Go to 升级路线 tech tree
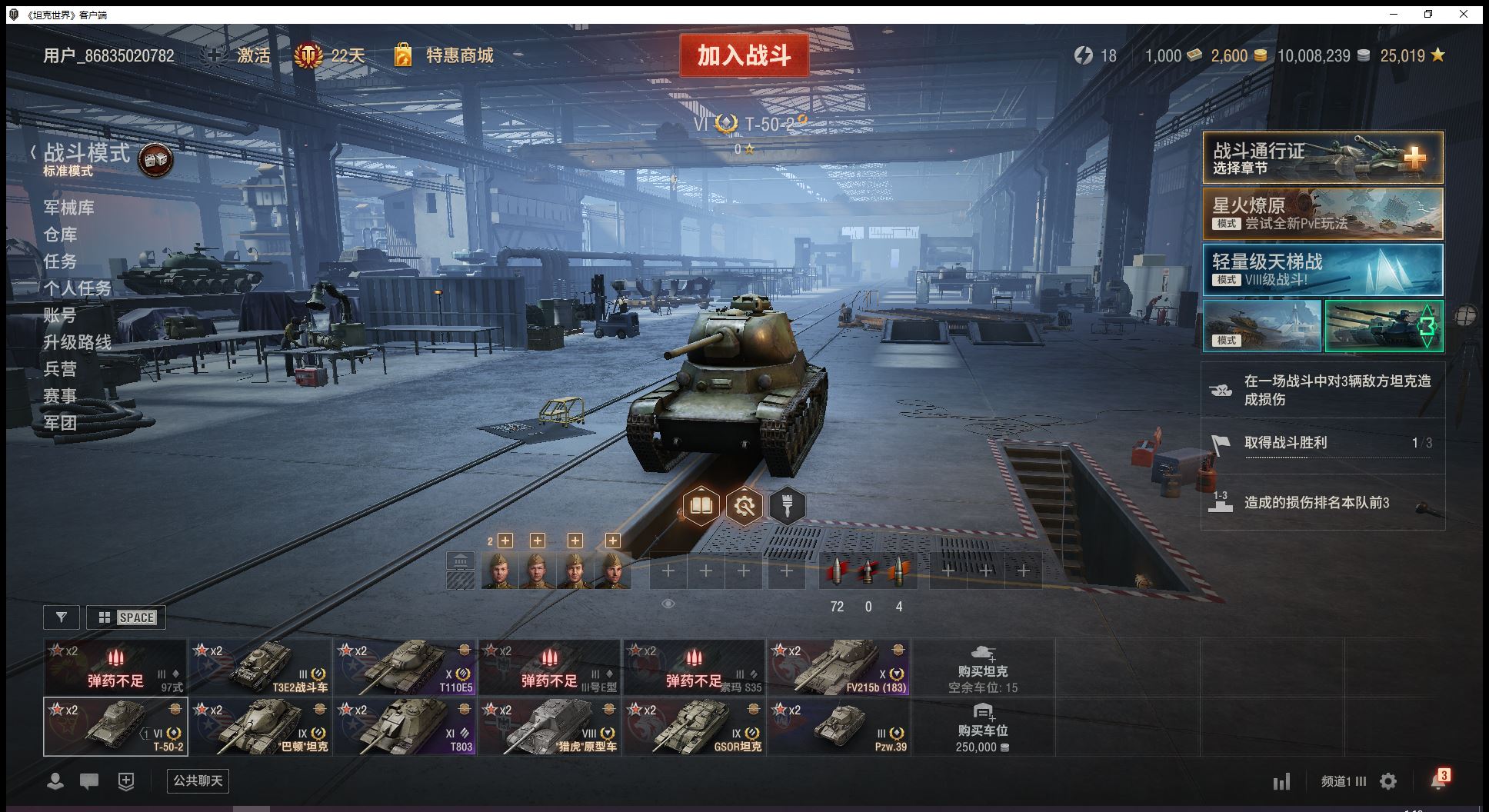The width and height of the screenshot is (1489, 812). click(x=78, y=342)
